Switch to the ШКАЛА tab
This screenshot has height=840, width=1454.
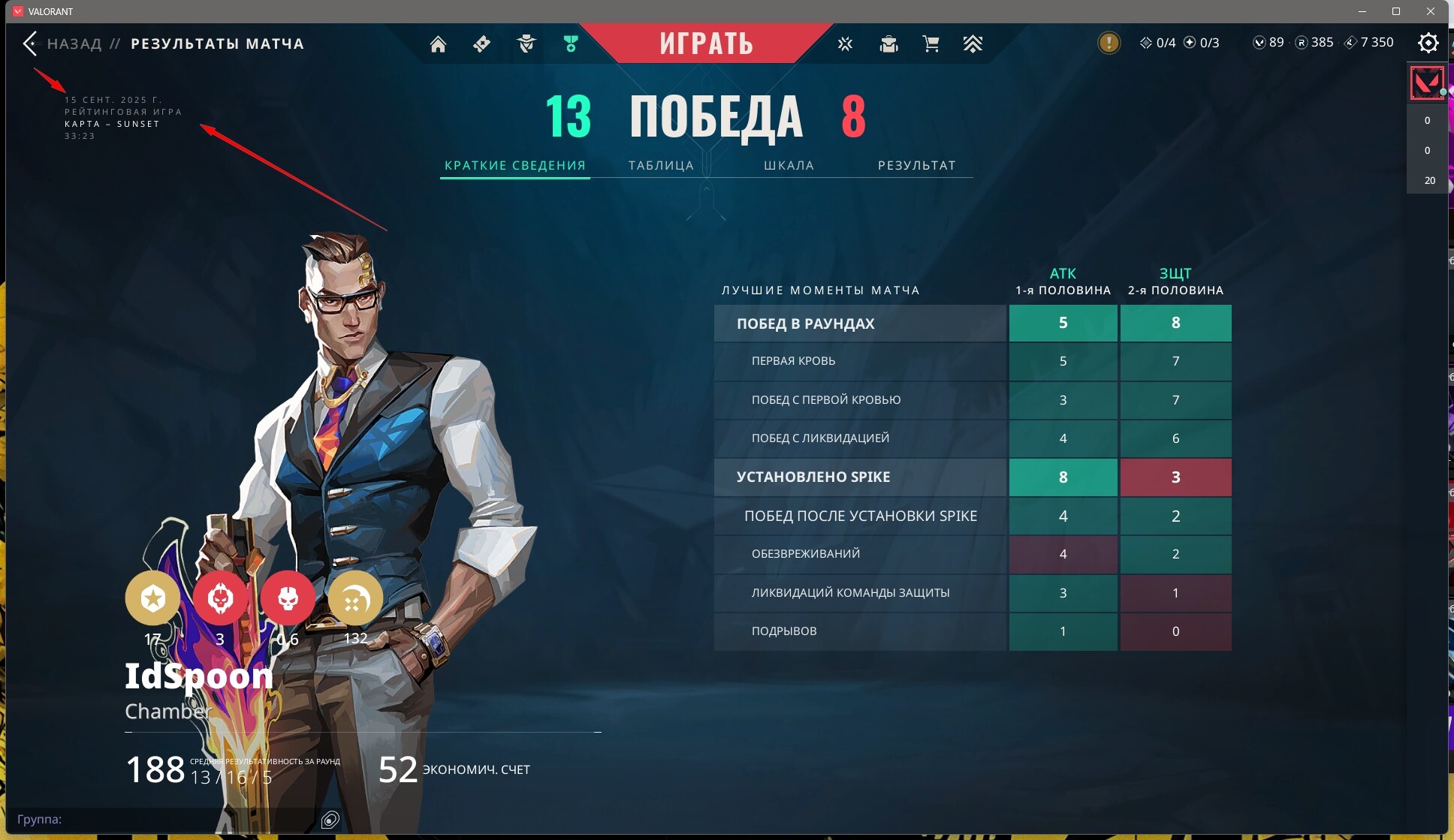click(x=789, y=165)
